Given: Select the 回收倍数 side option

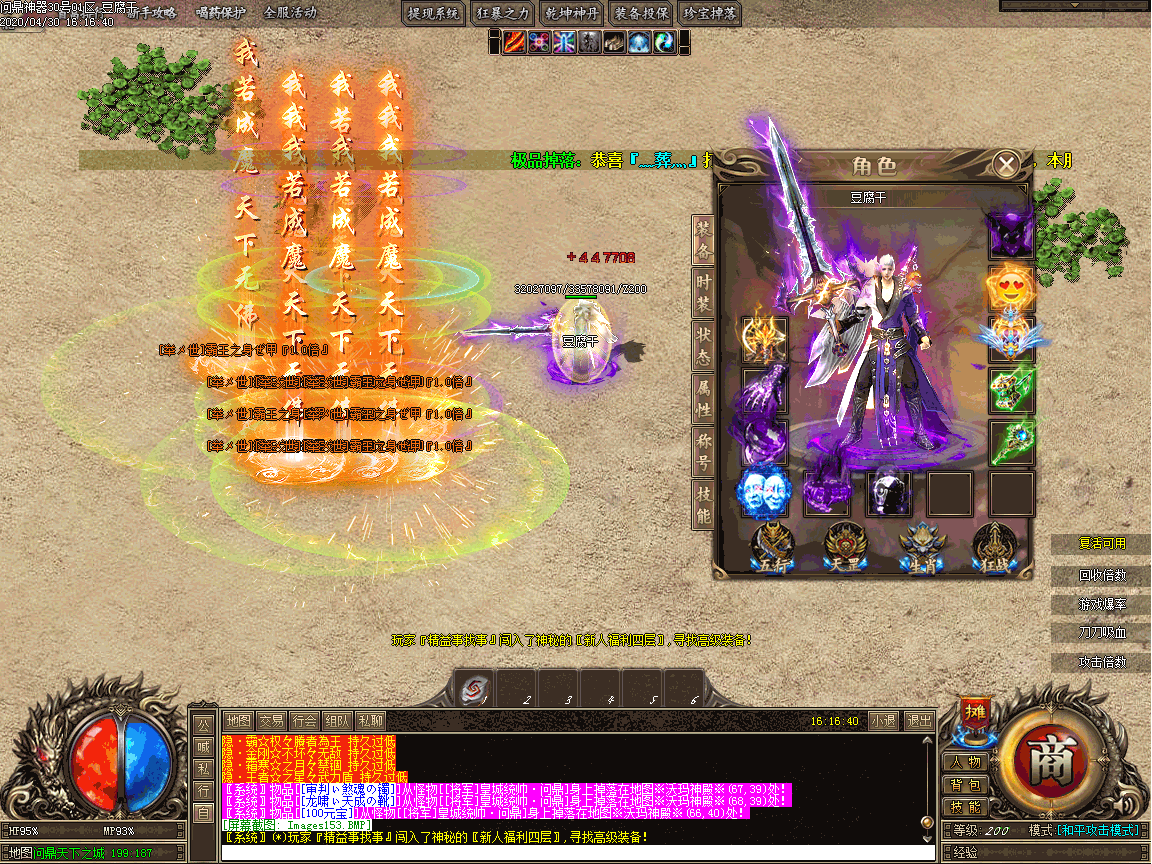Looking at the screenshot, I should pyautogui.click(x=1101, y=576).
